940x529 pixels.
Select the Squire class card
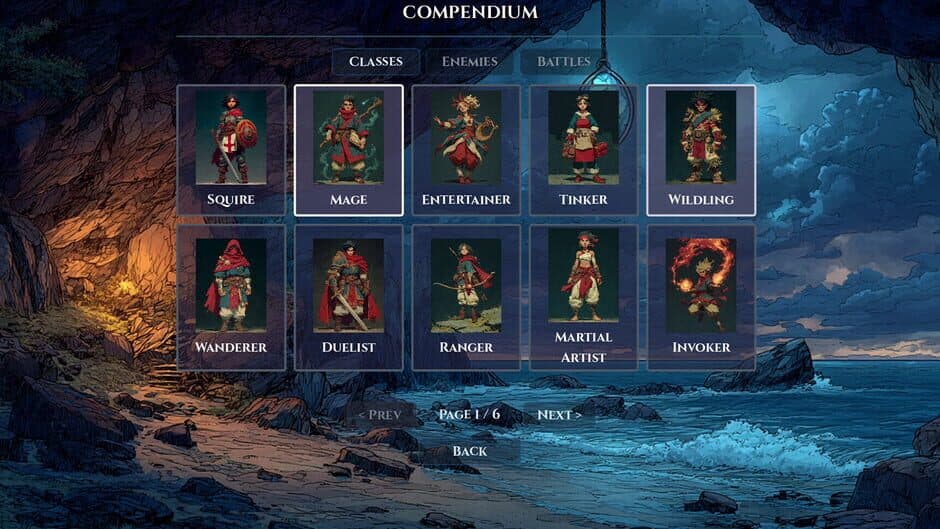[x=231, y=150]
